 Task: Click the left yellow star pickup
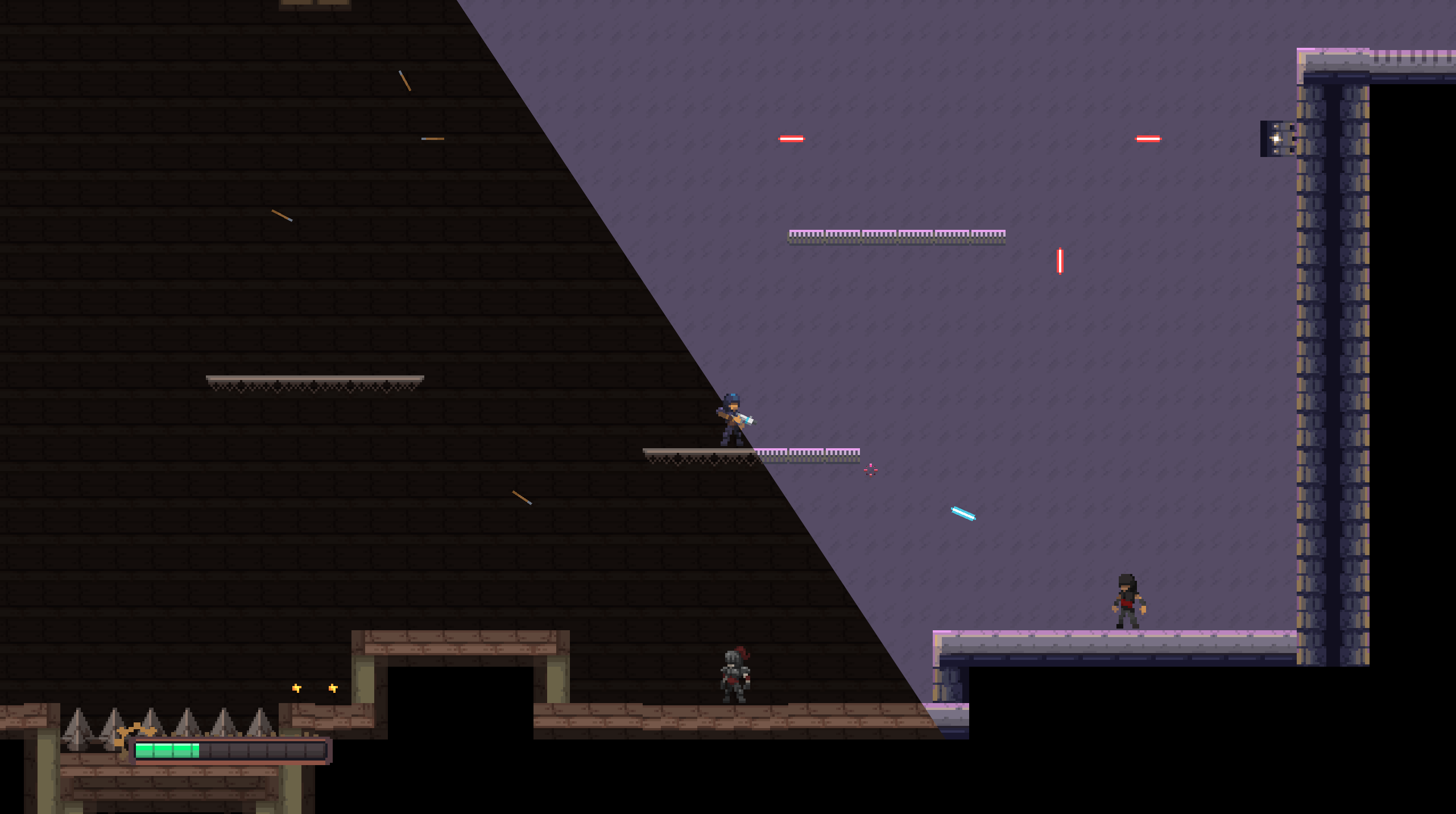click(296, 687)
